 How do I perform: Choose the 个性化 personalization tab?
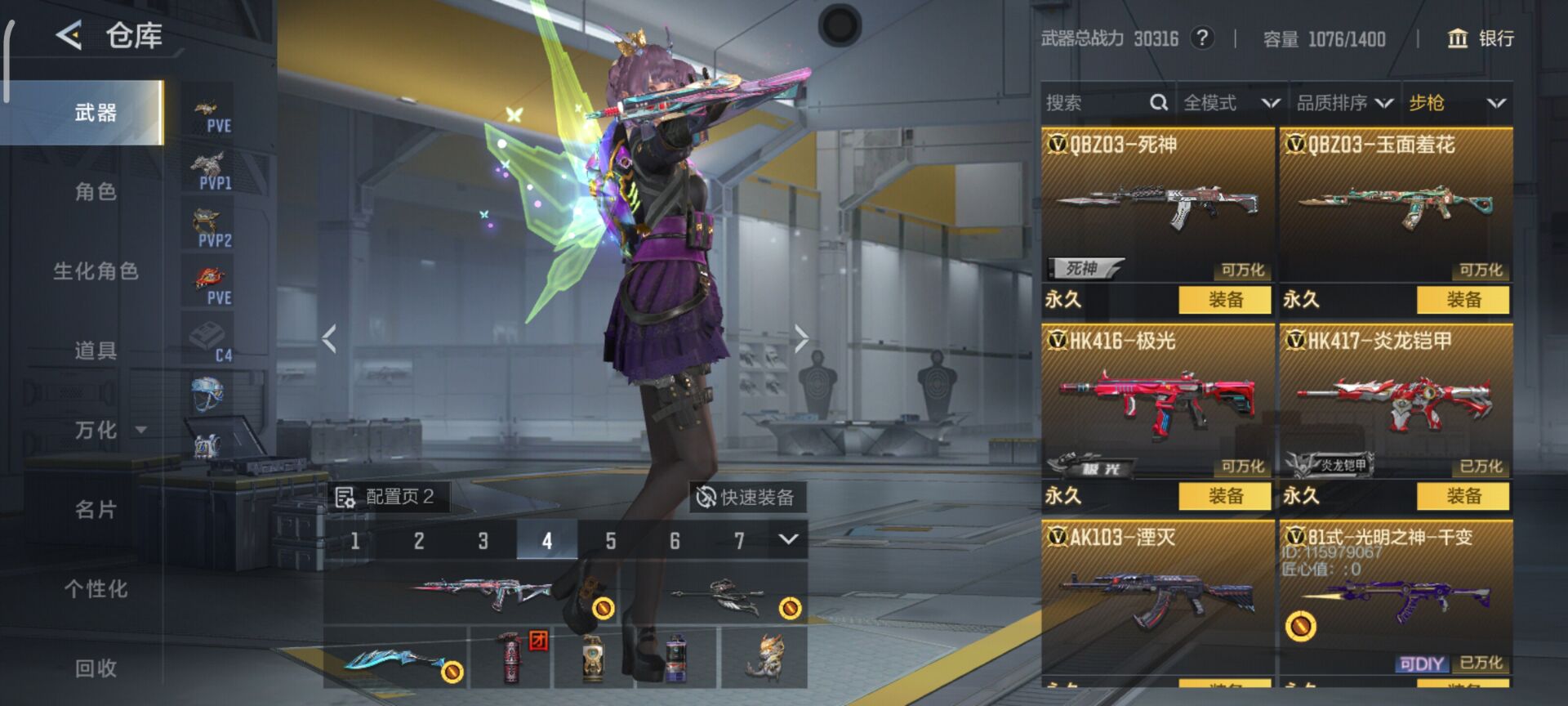click(96, 589)
